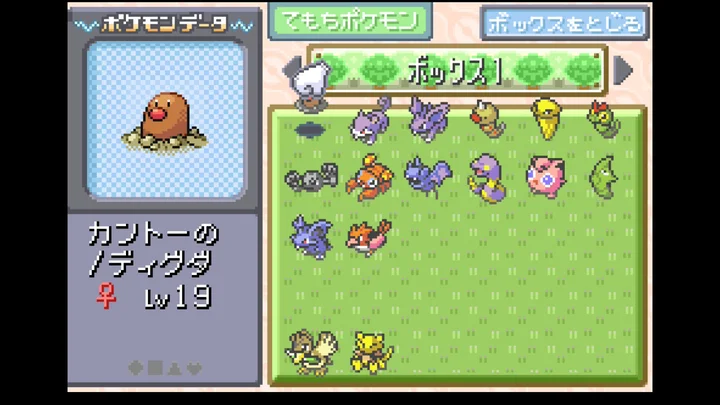
Task: Go to the next box with right arrow
Action: tap(623, 70)
